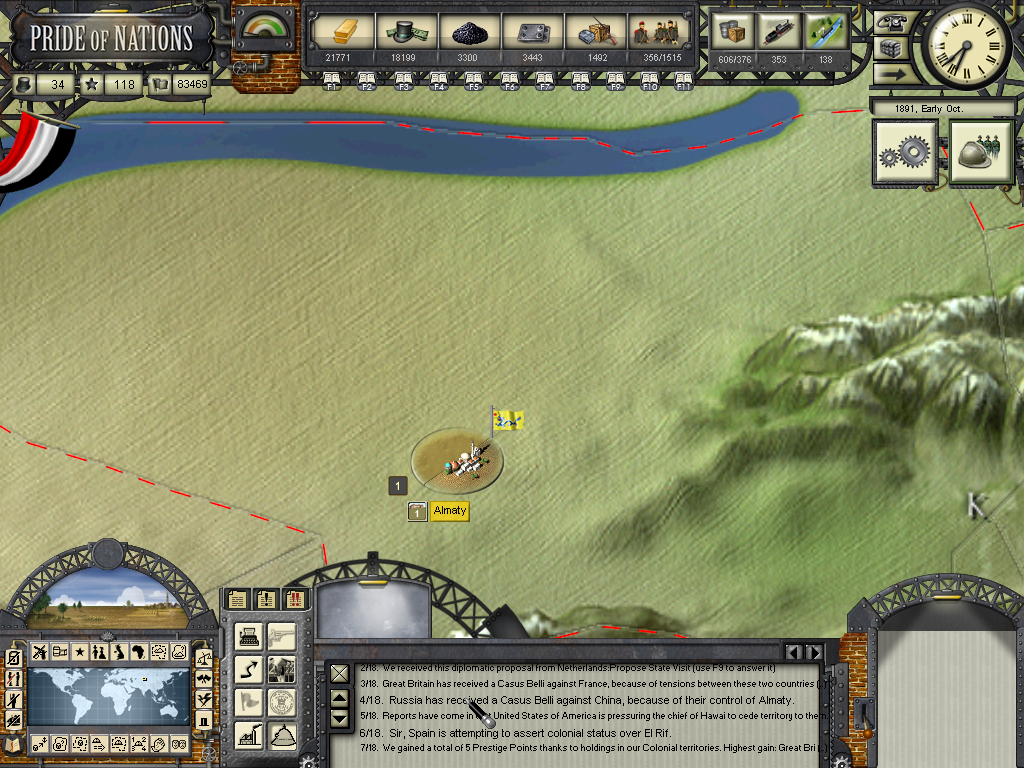1024x768 pixels.
Task: Open the F1 ledger book
Action: pyautogui.click(x=331, y=80)
